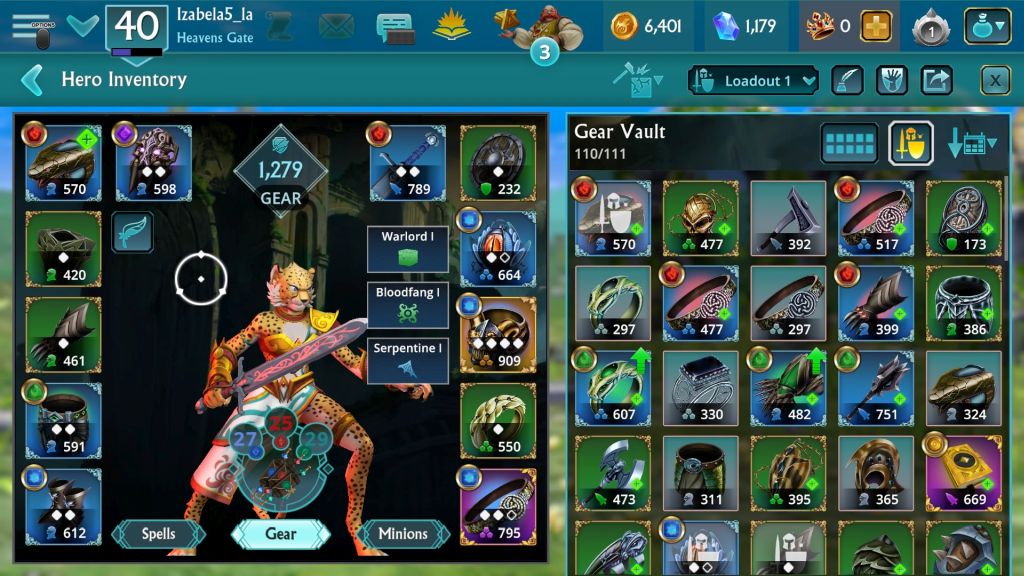Open the options menu
The height and width of the screenshot is (576, 1024).
tap(31, 28)
